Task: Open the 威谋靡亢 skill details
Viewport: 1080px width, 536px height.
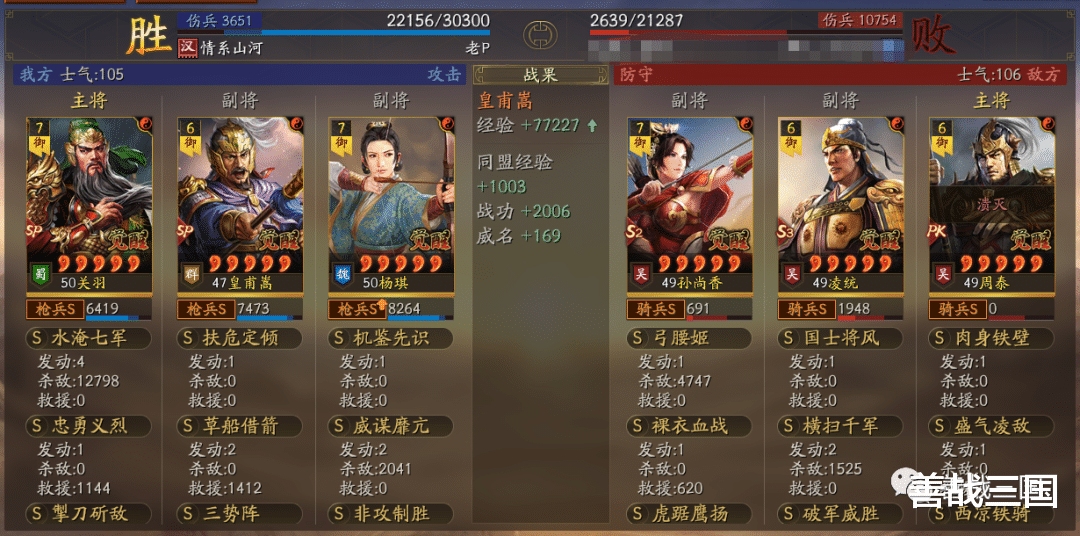Action: [391, 426]
